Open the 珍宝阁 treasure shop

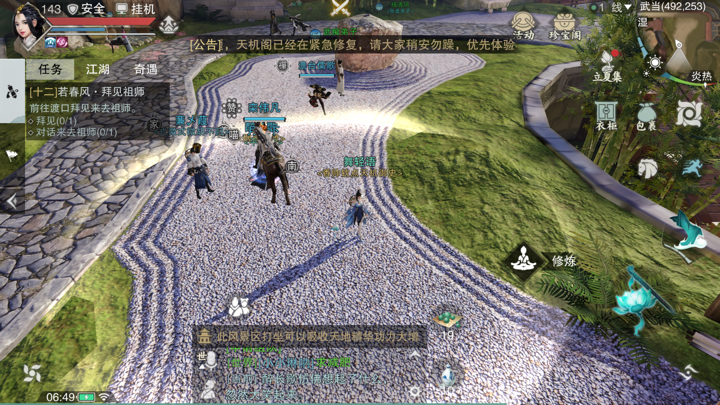pyautogui.click(x=565, y=25)
